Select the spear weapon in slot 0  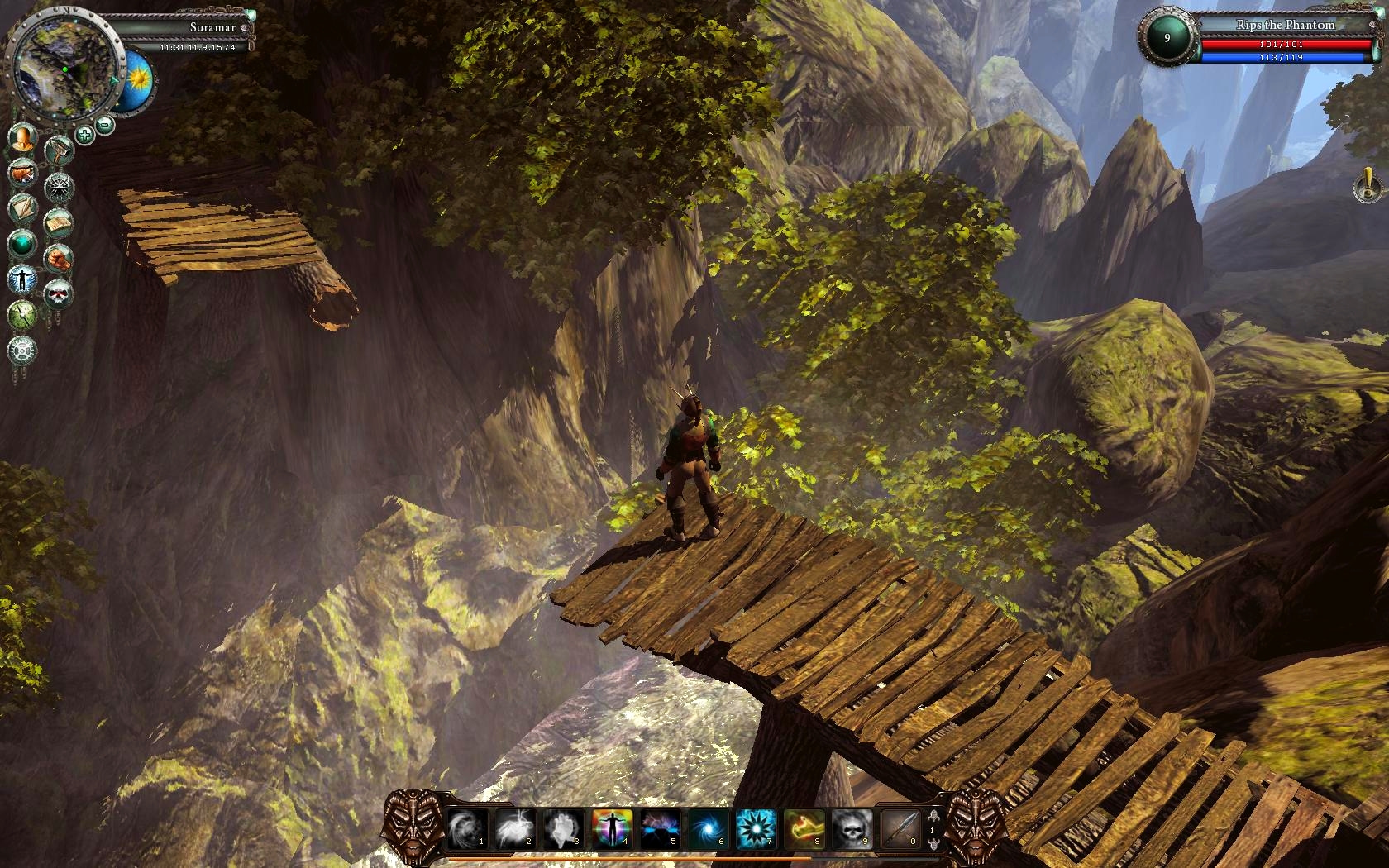900,827
